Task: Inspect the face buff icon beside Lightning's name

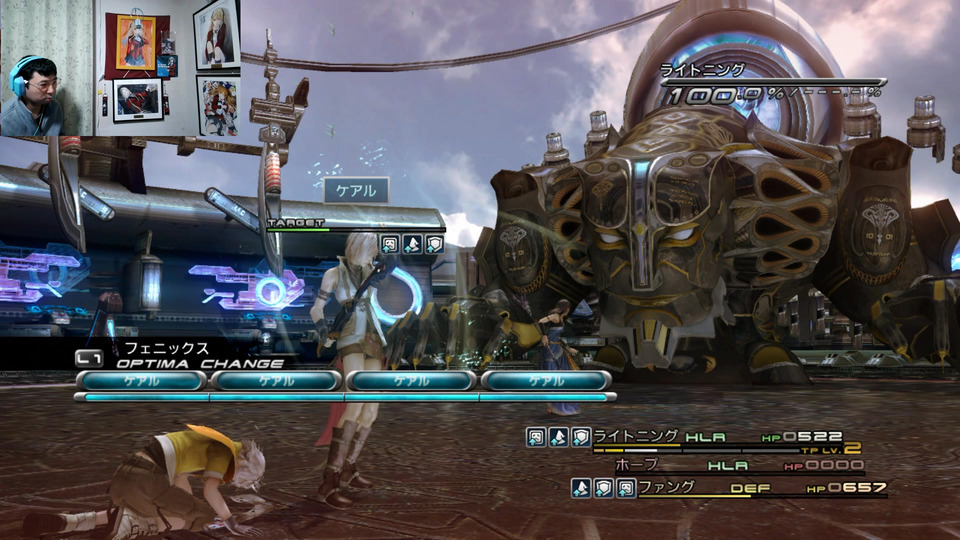Action: tap(536, 437)
